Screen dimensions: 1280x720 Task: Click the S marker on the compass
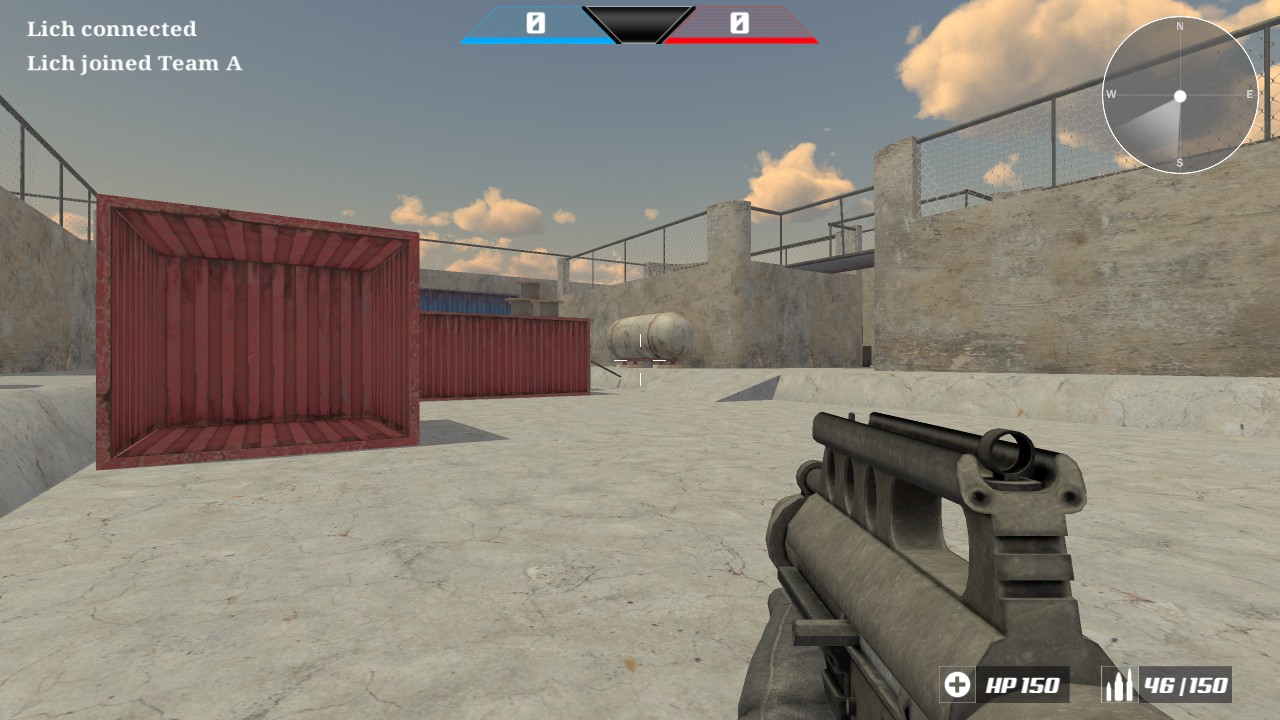1180,160
